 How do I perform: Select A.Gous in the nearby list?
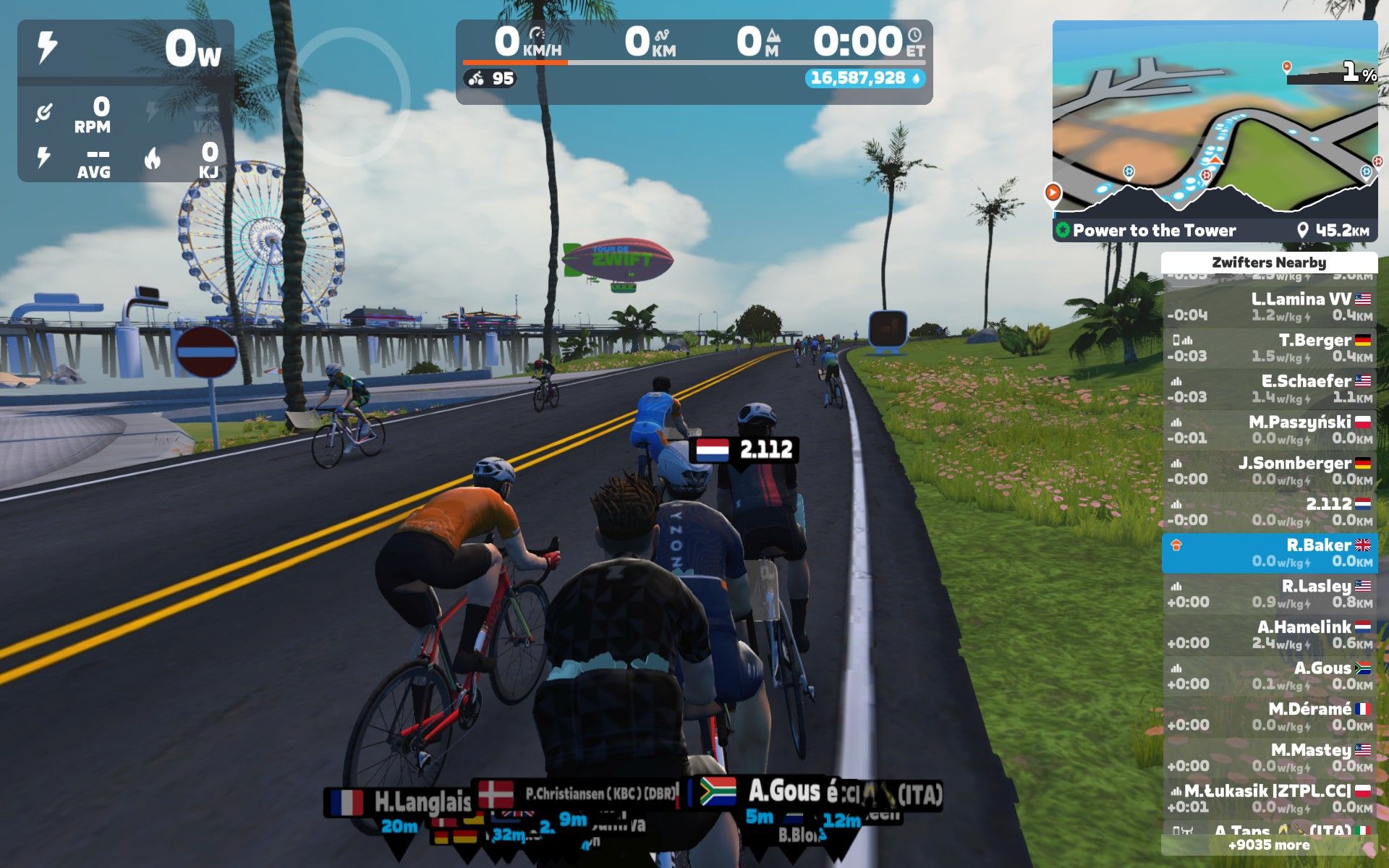[x=1269, y=676]
